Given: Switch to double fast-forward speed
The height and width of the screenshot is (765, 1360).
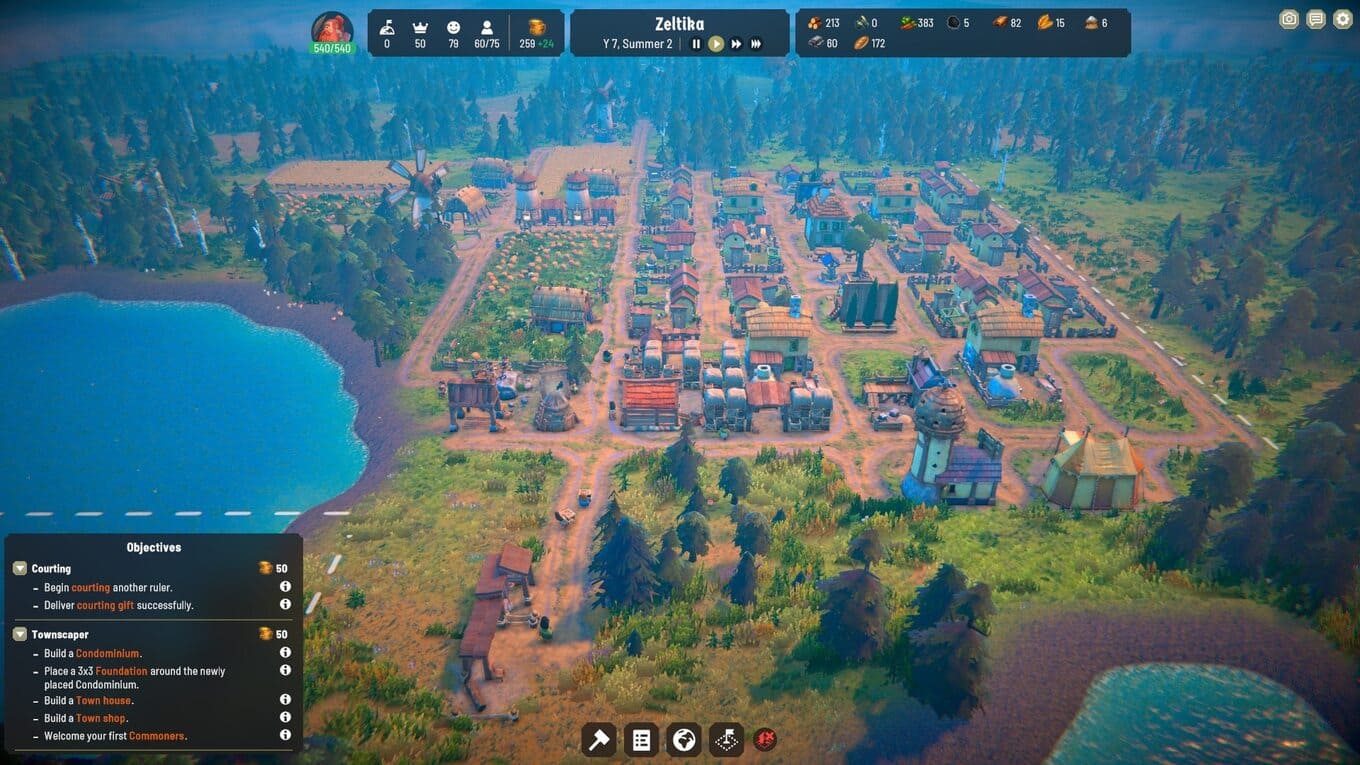Looking at the screenshot, I should point(736,44).
